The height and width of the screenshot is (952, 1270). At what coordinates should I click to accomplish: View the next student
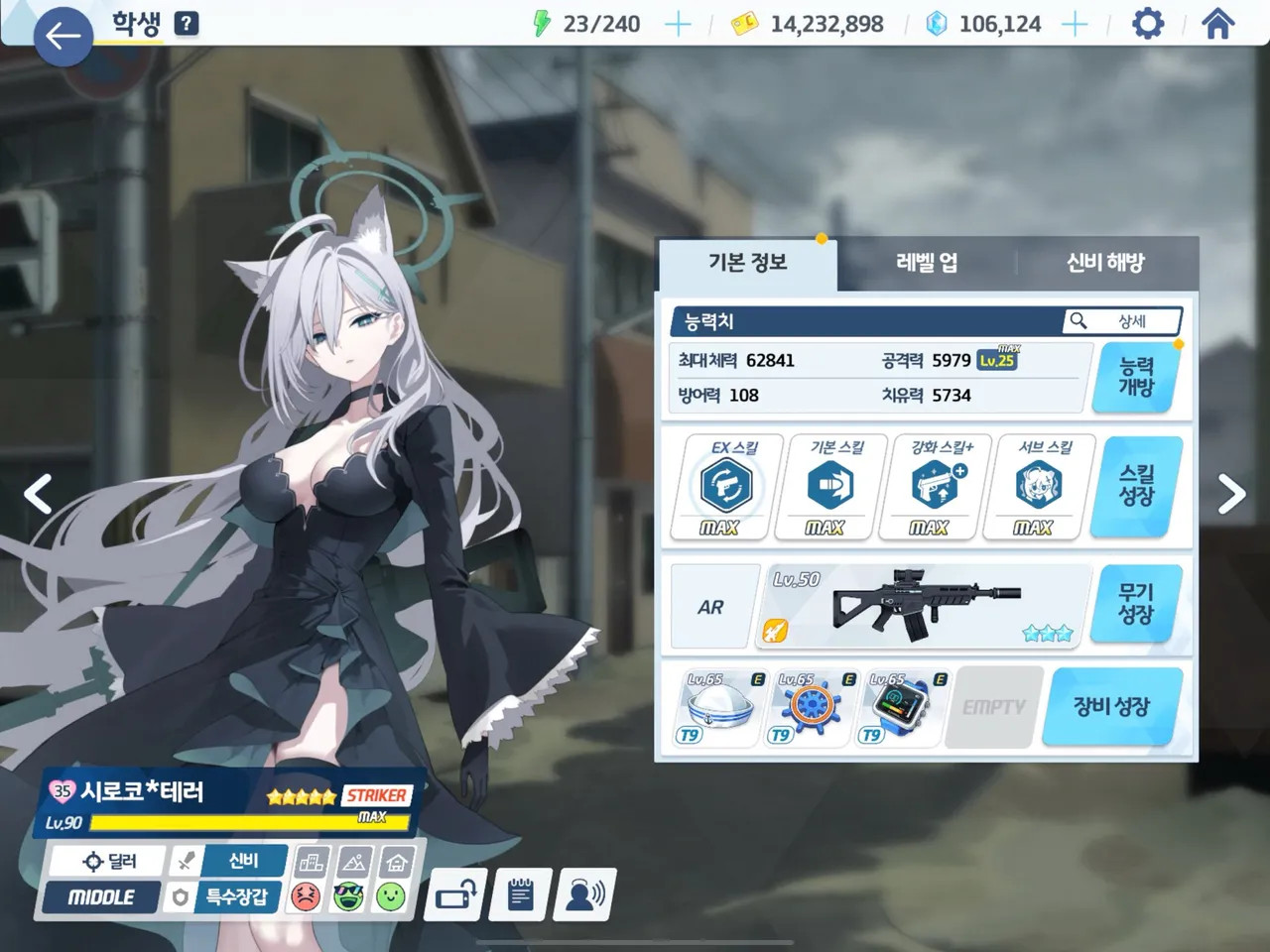click(x=1231, y=494)
